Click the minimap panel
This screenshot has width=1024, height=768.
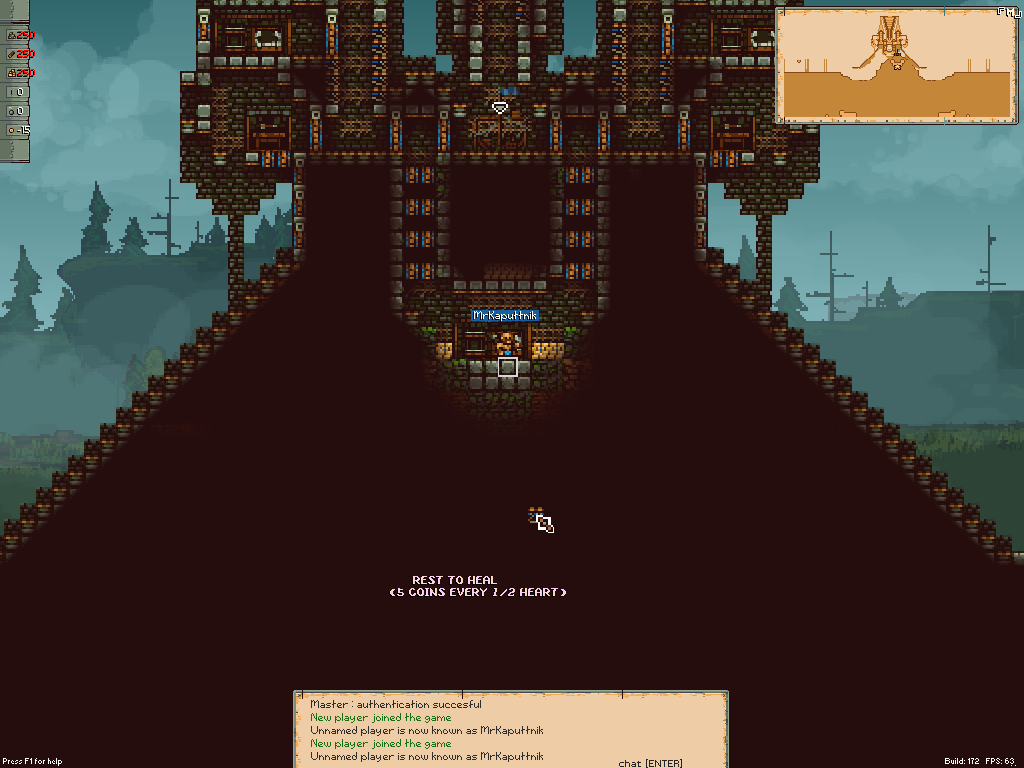point(896,66)
